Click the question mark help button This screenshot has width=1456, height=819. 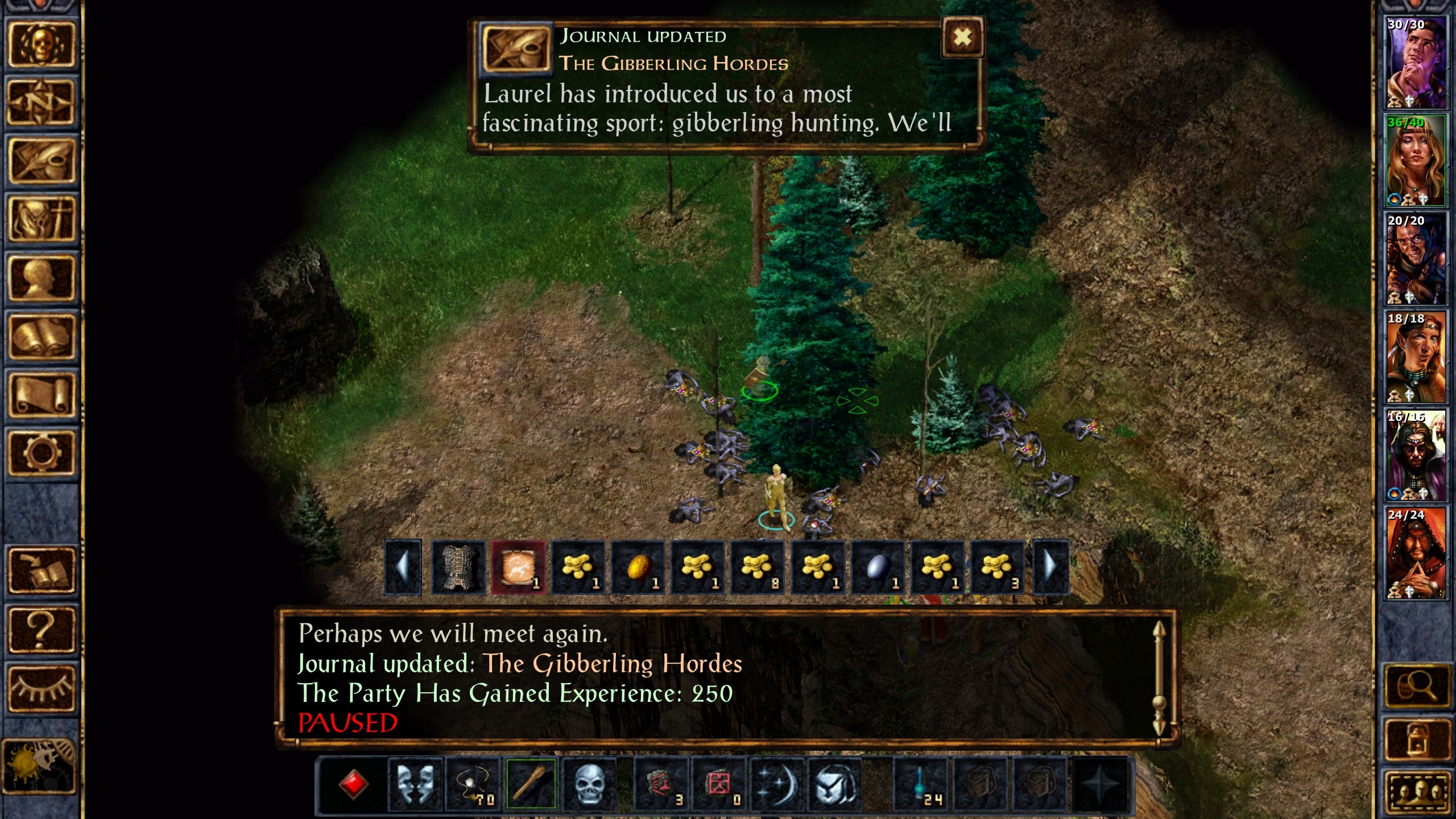[x=41, y=629]
